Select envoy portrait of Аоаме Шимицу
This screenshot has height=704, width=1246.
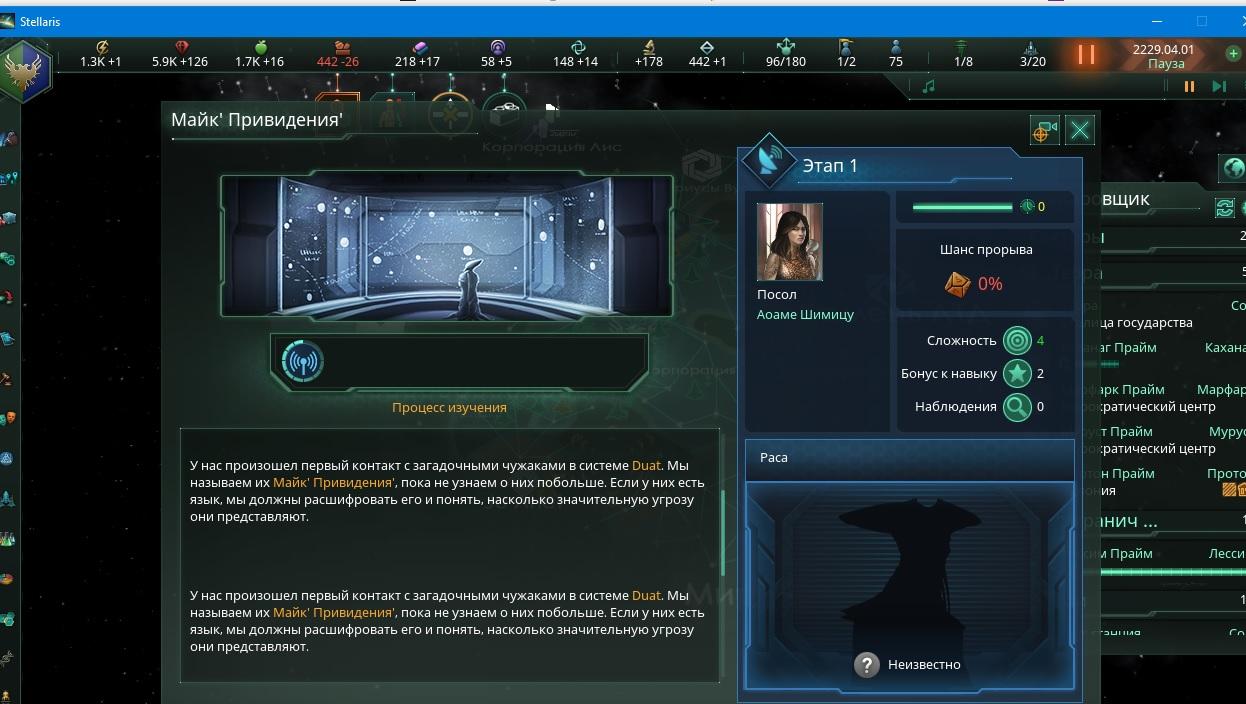[x=790, y=242]
